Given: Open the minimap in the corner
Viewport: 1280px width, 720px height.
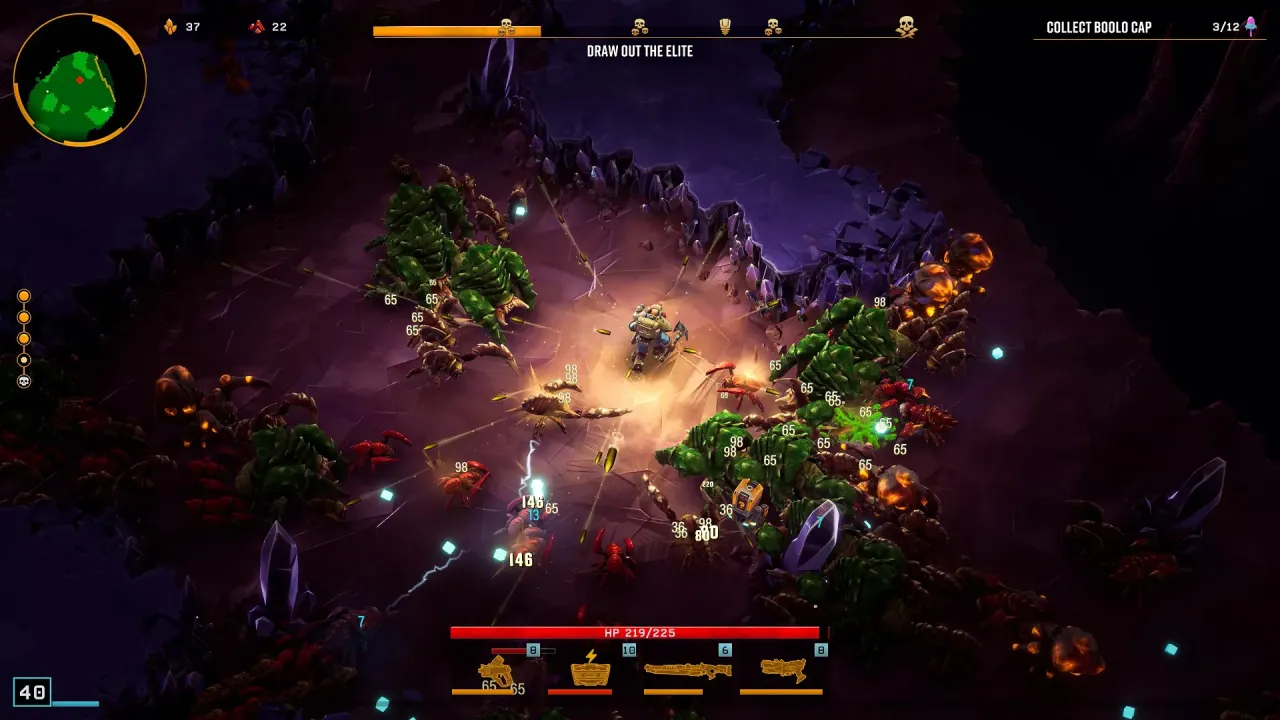Looking at the screenshot, I should coord(75,80).
